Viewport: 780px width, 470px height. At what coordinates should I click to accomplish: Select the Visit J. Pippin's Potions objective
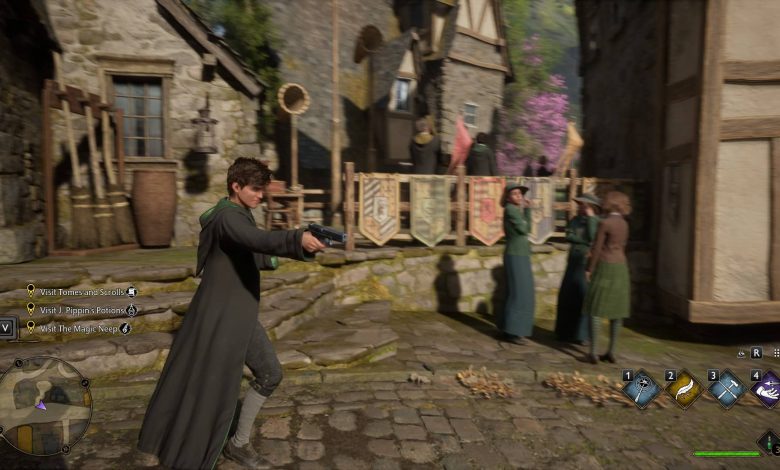(82, 309)
